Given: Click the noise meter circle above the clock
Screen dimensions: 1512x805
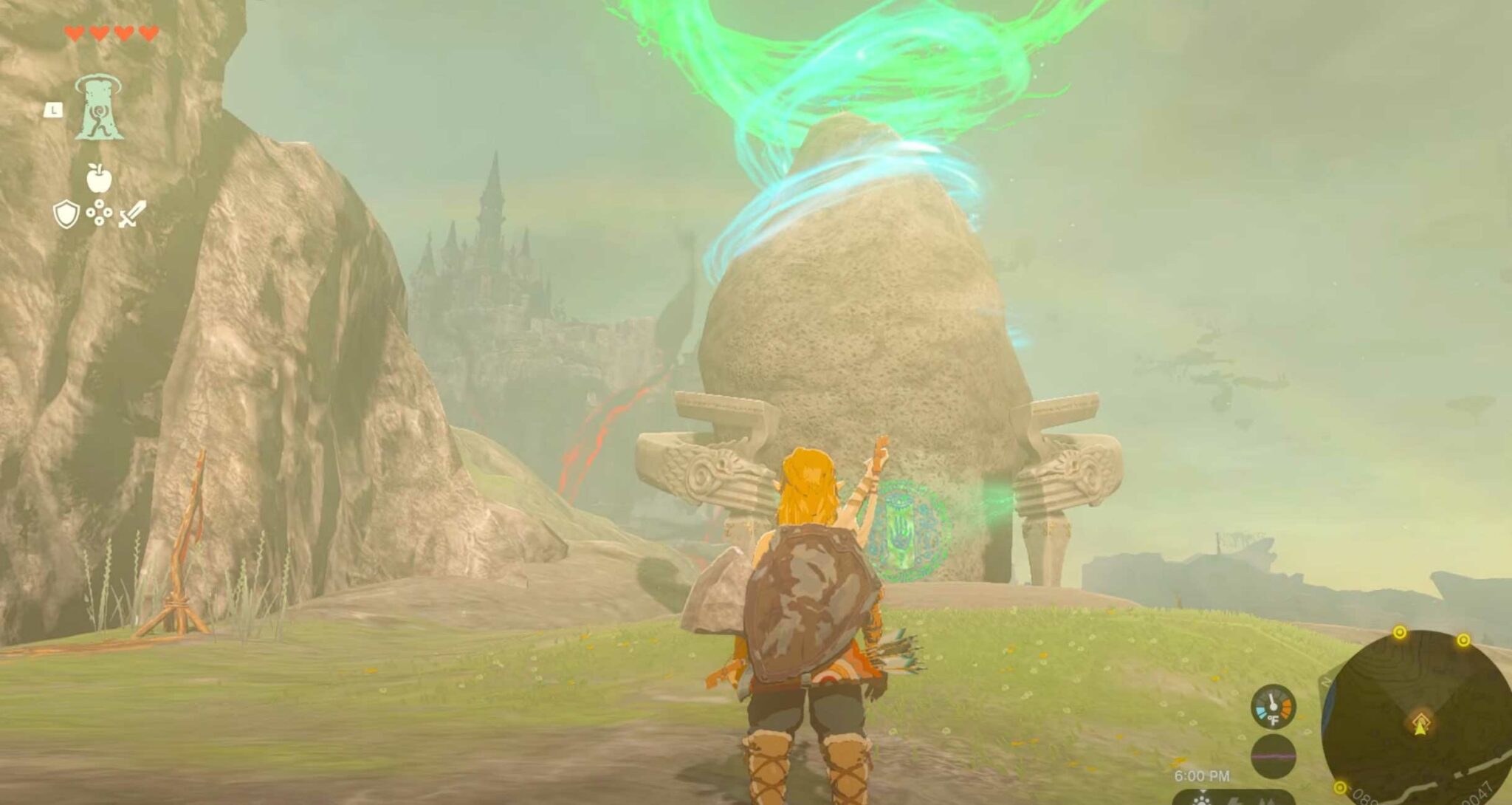Looking at the screenshot, I should click(x=1273, y=757).
